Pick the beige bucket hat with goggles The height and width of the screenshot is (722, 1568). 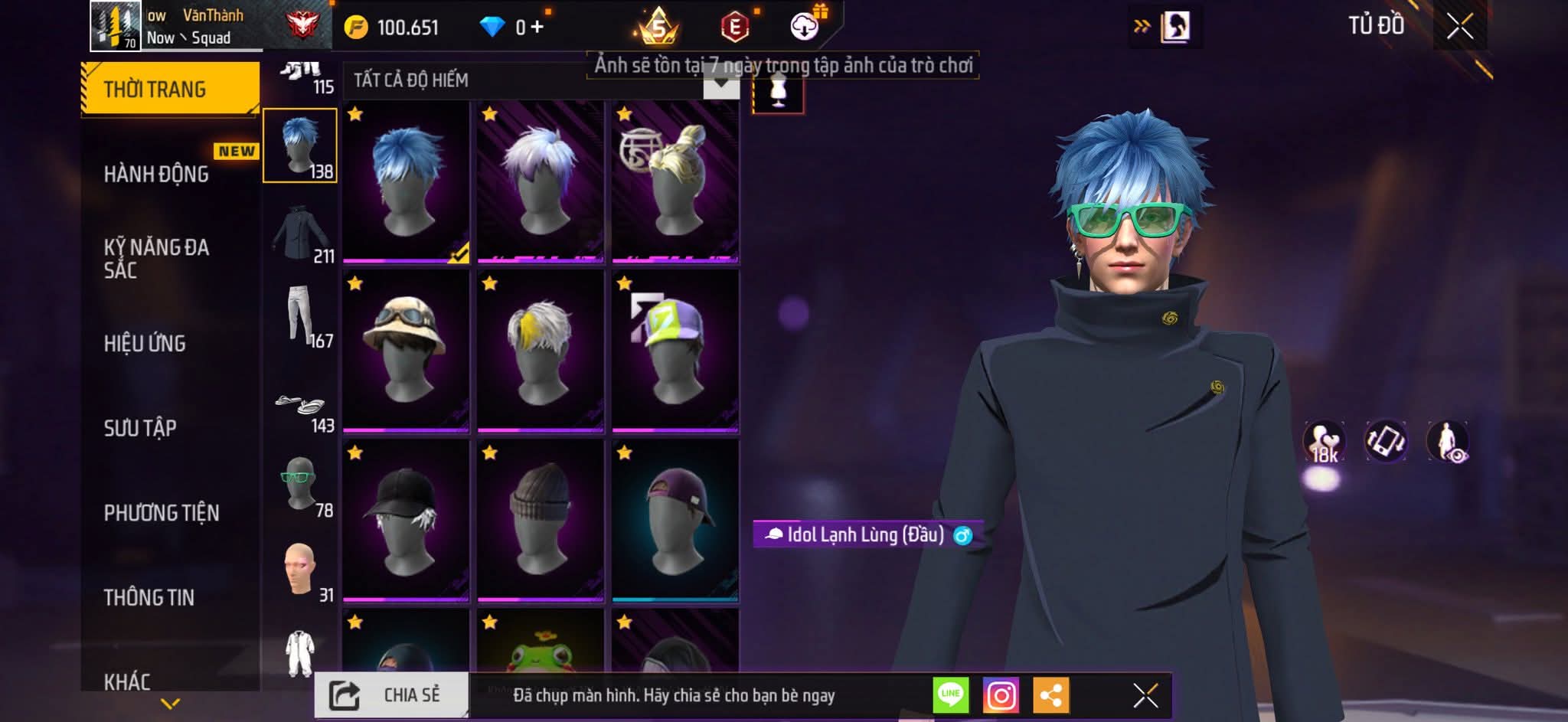(x=406, y=351)
